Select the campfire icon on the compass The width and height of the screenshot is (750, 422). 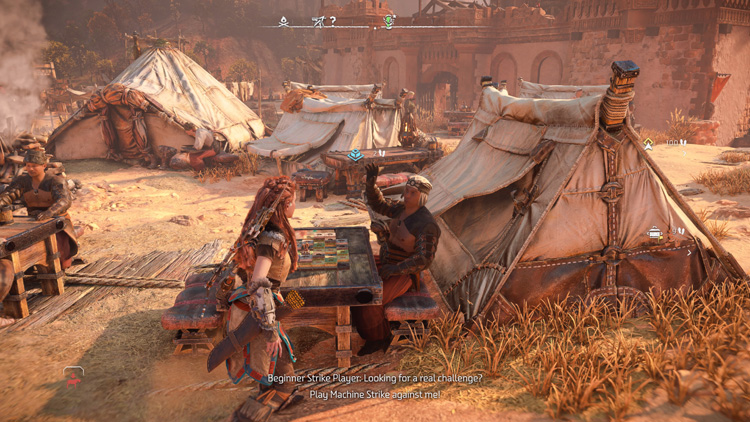[284, 21]
